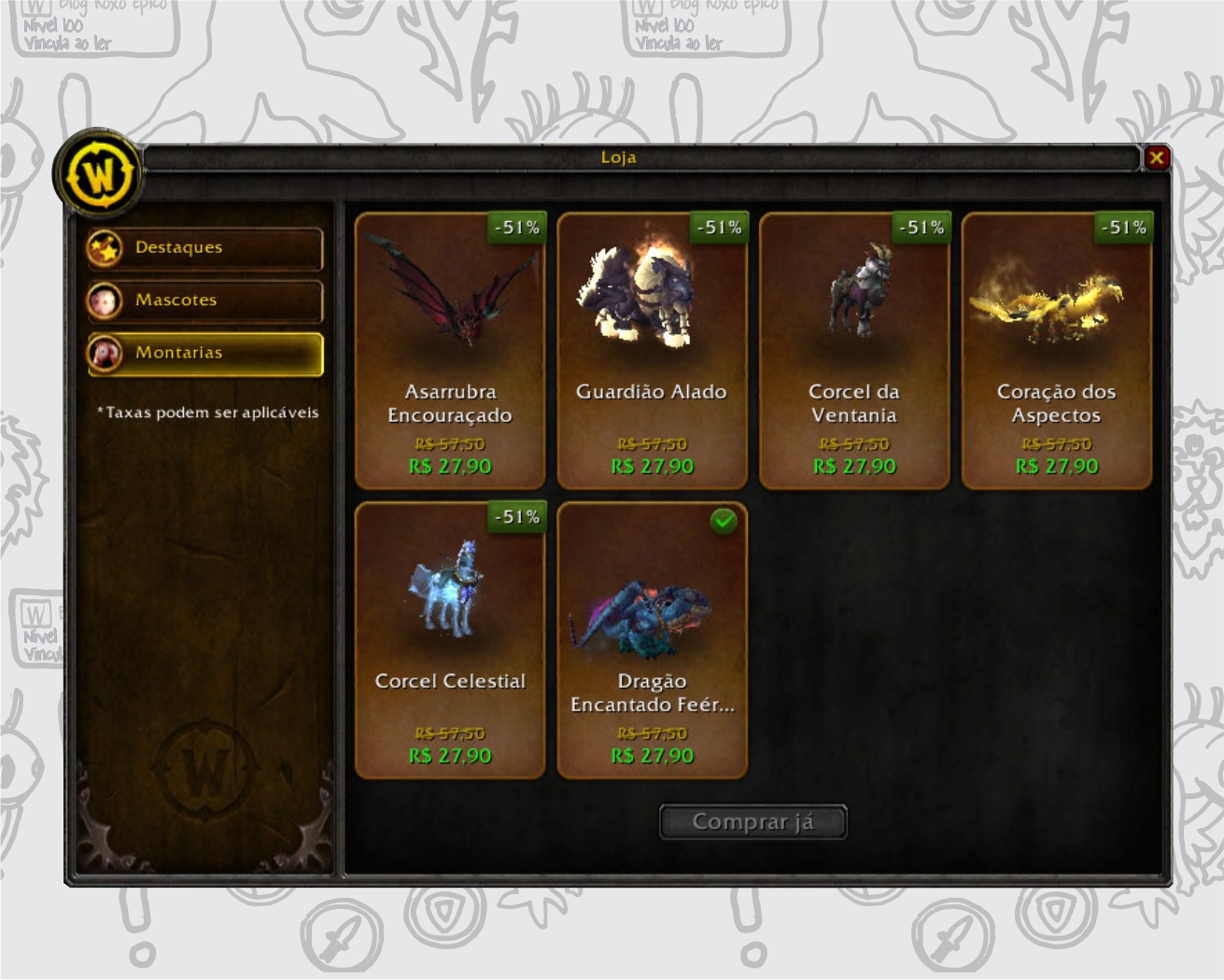1224x980 pixels.
Task: Pick the Corcel da Ventania mount
Action: click(854, 351)
